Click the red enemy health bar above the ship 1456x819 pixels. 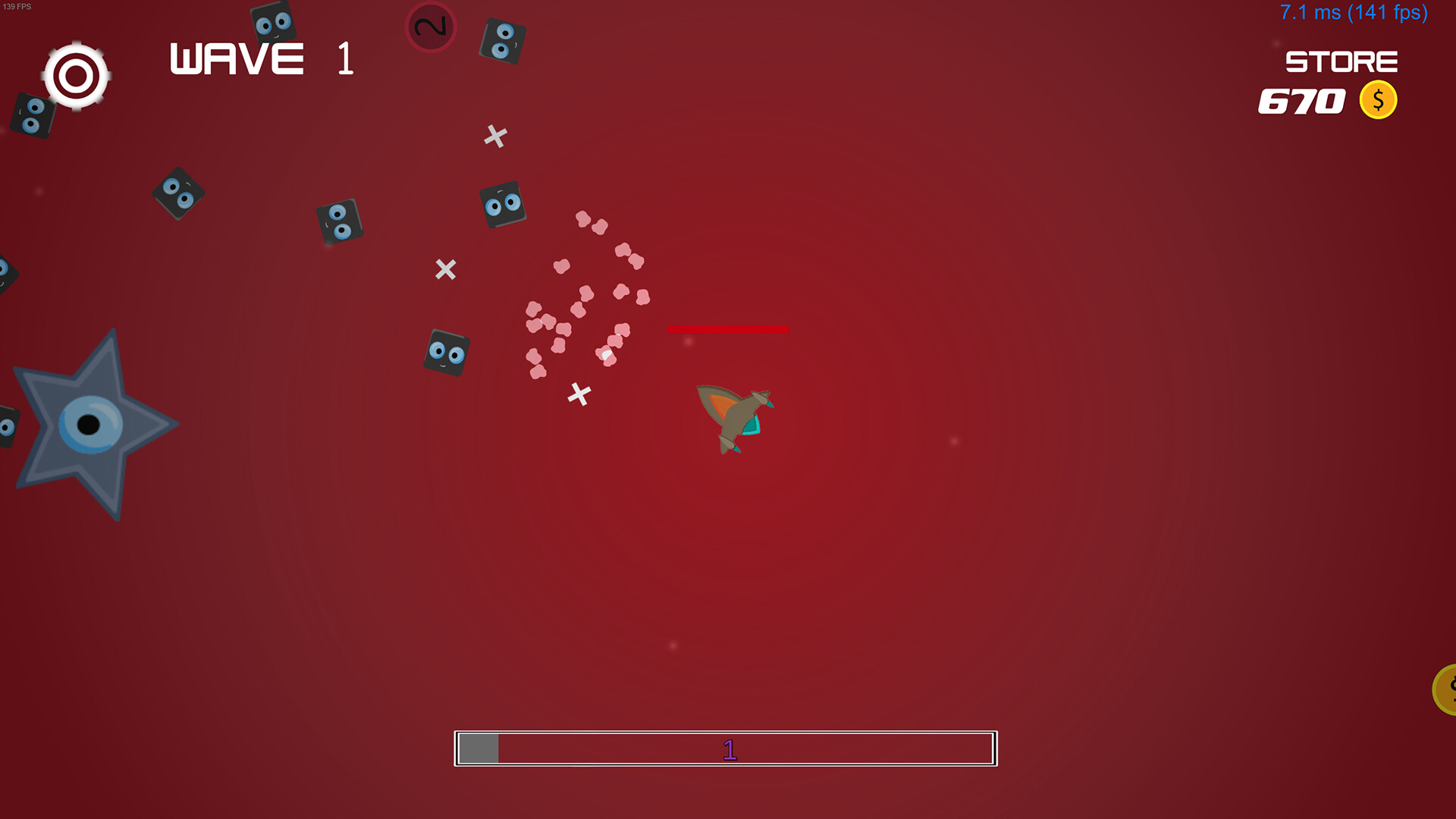click(x=727, y=329)
